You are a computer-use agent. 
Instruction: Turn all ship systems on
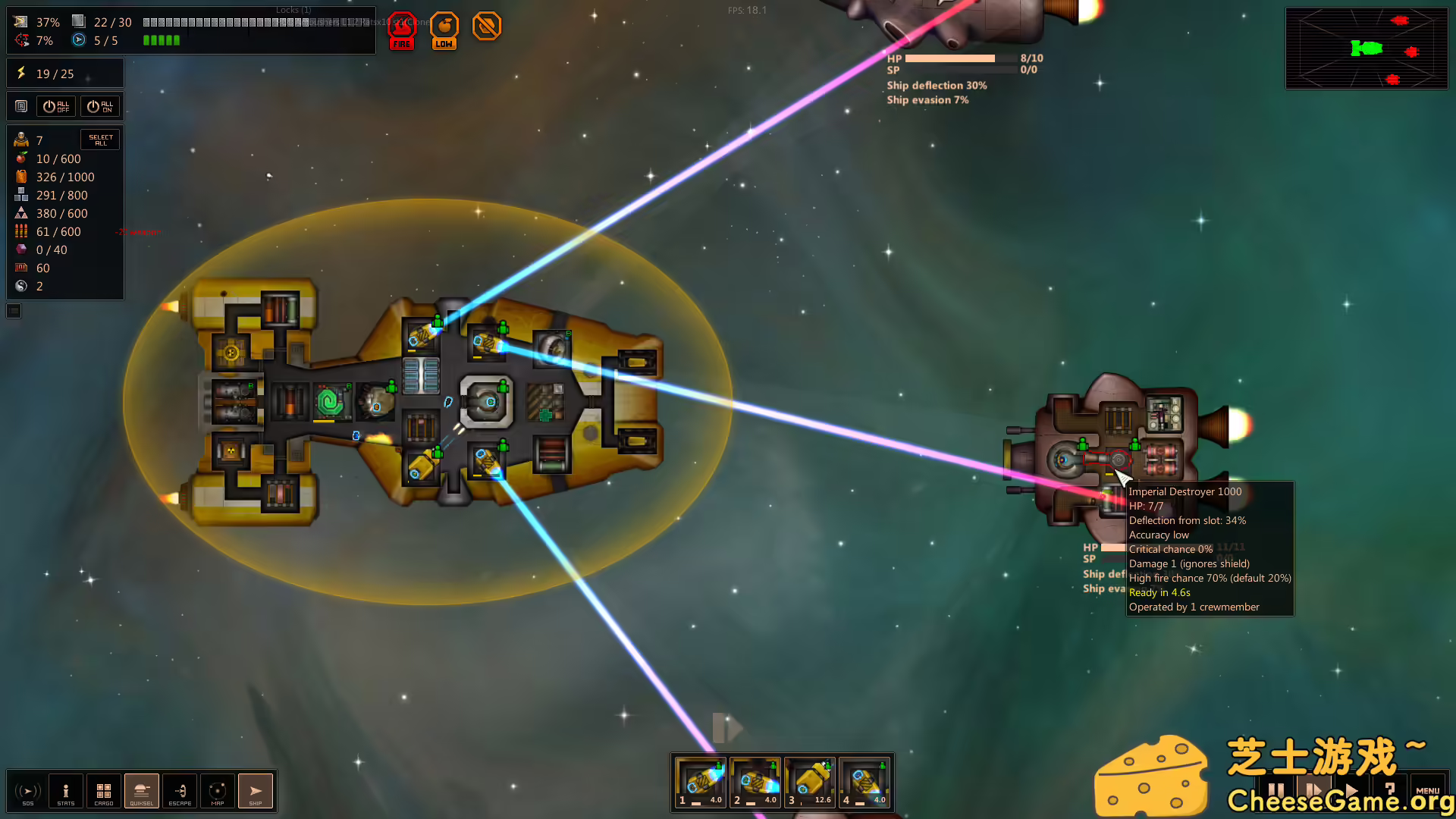pyautogui.click(x=100, y=107)
